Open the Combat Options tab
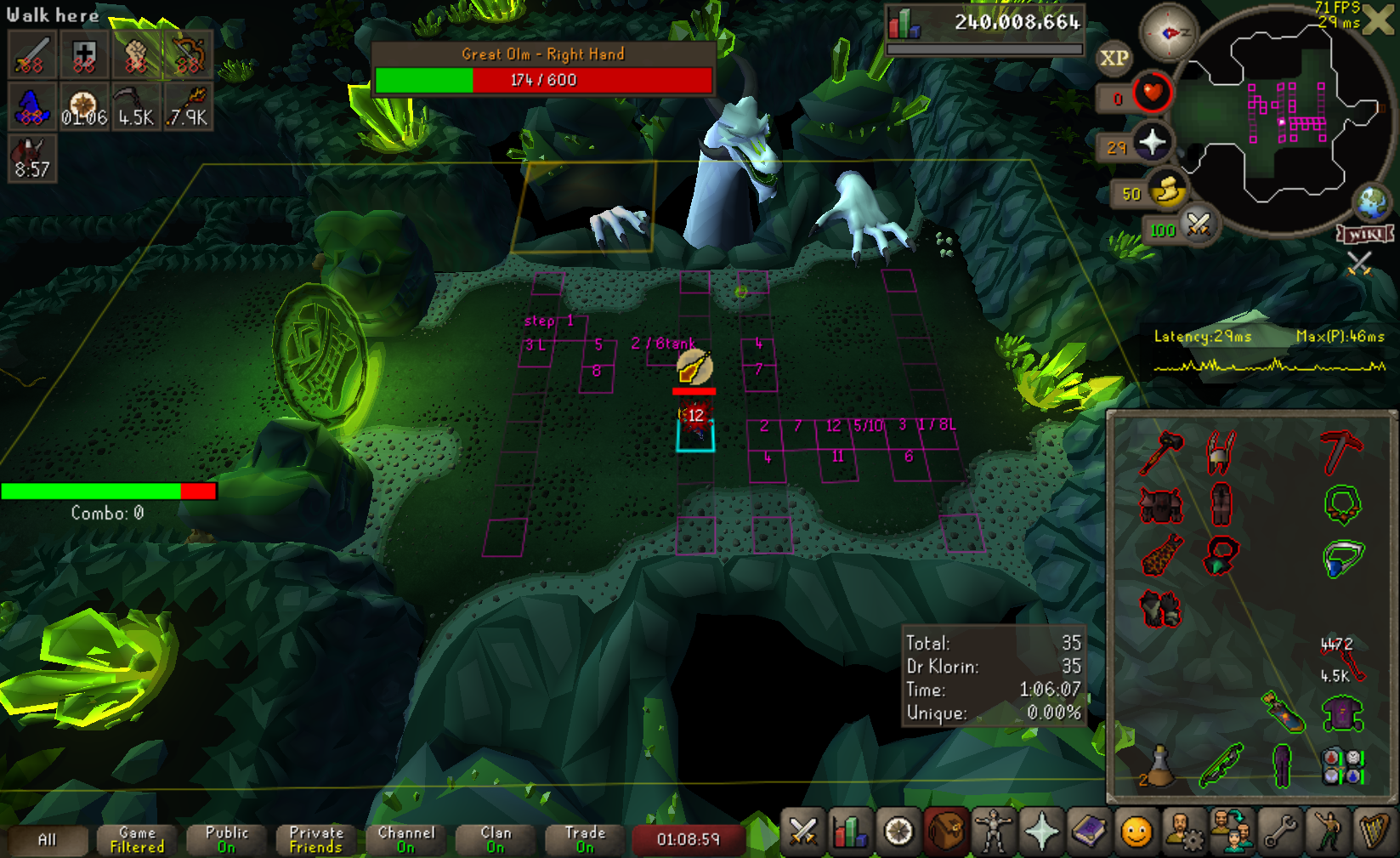Screen dimensions: 1400x858 click(802, 832)
